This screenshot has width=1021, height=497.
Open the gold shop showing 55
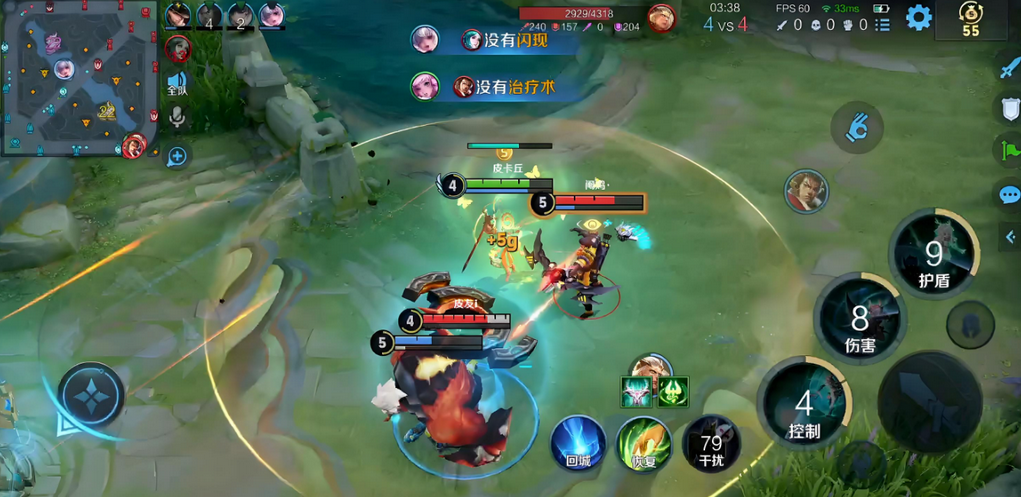970,20
